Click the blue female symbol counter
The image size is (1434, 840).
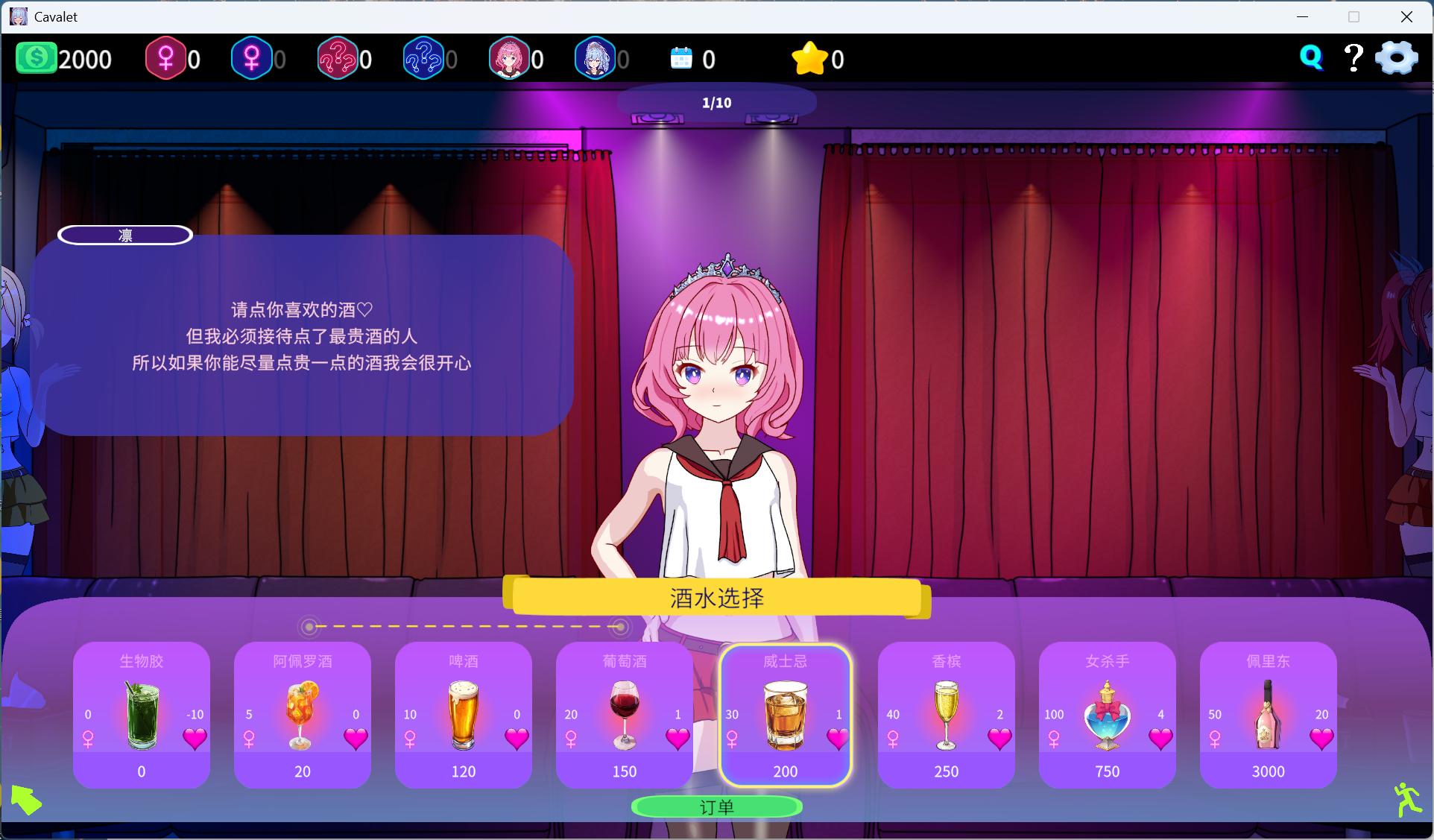[252, 57]
